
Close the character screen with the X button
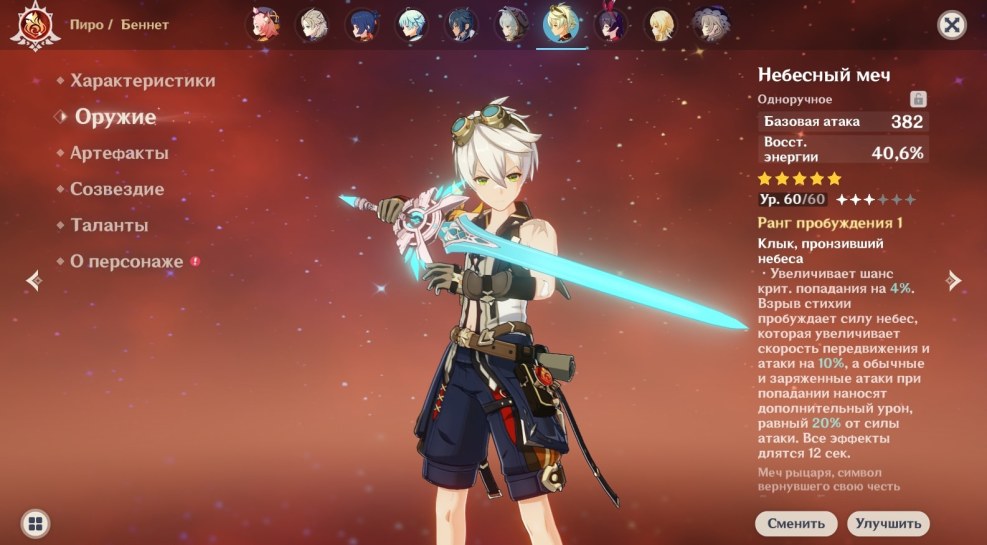tap(951, 26)
